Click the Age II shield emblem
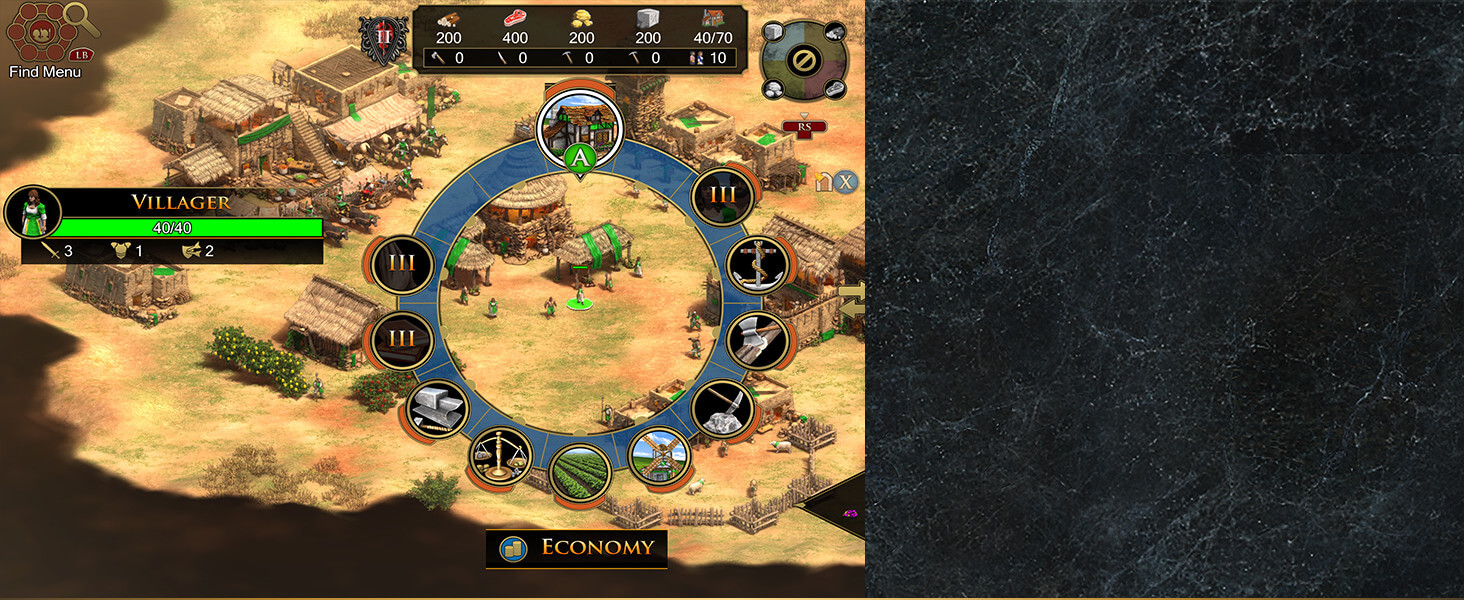Viewport: 1464px width, 600px height. click(x=384, y=42)
